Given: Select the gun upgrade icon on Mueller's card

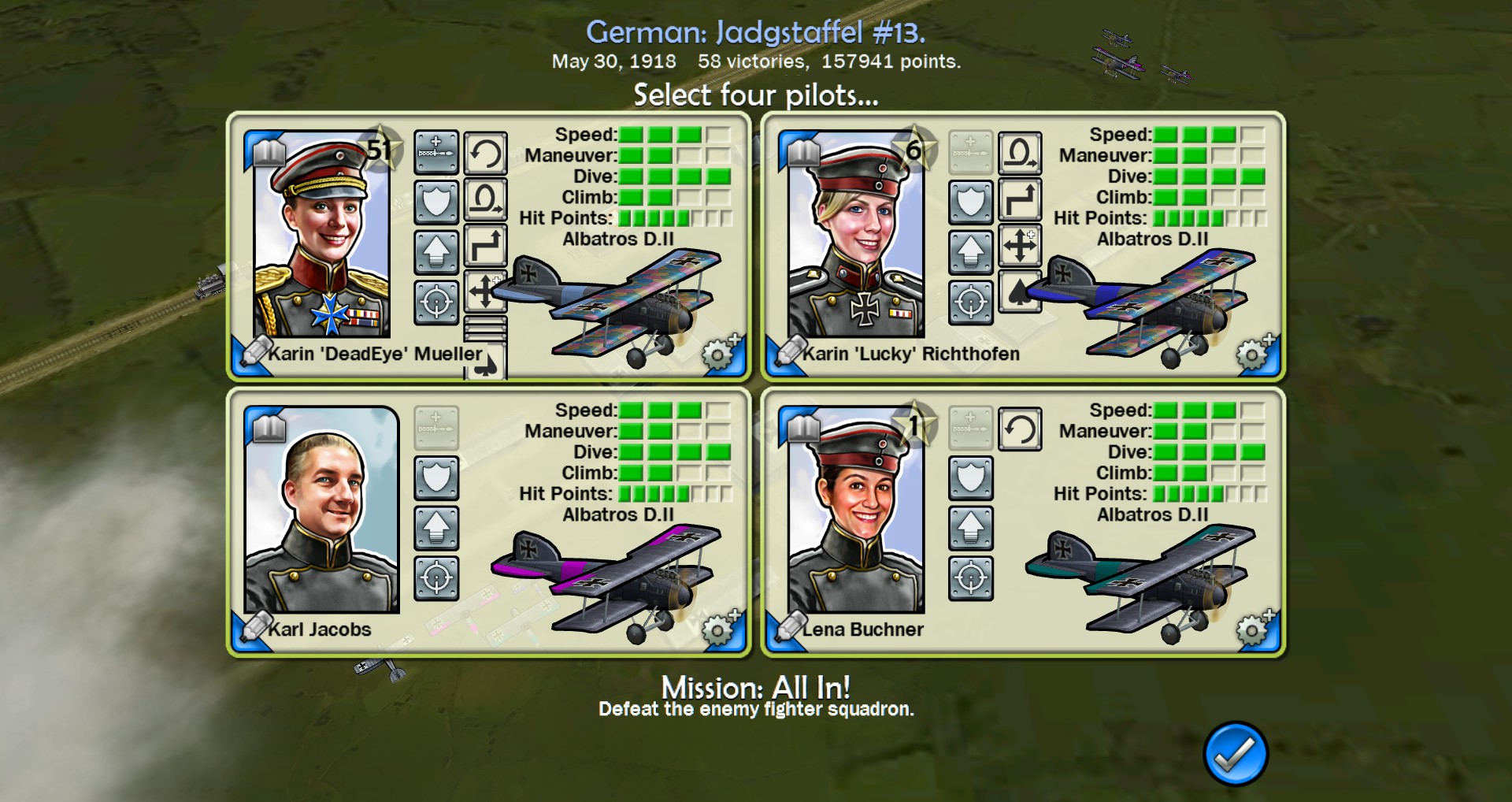Looking at the screenshot, I should tap(436, 152).
